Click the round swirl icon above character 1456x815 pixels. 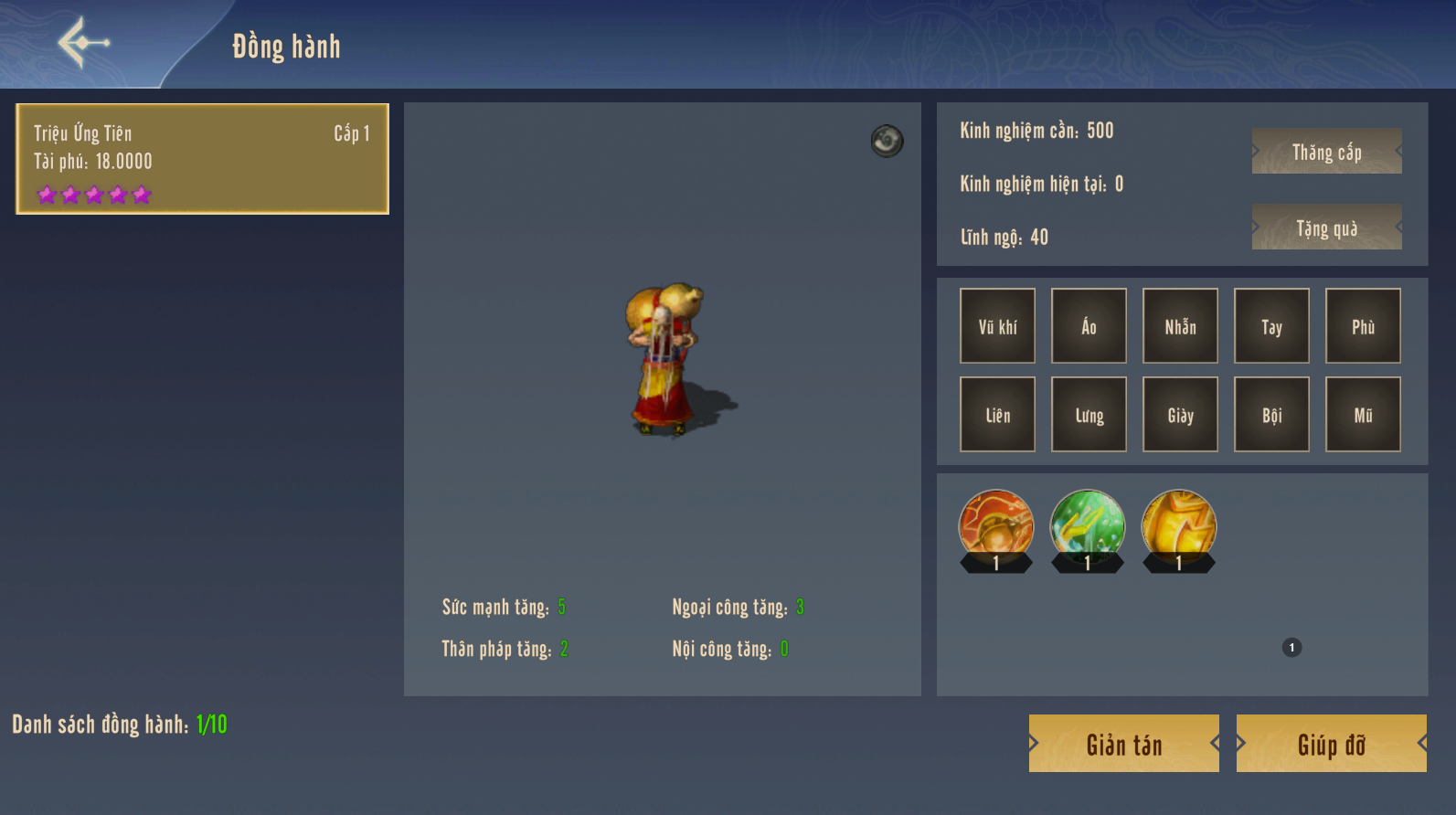(887, 141)
